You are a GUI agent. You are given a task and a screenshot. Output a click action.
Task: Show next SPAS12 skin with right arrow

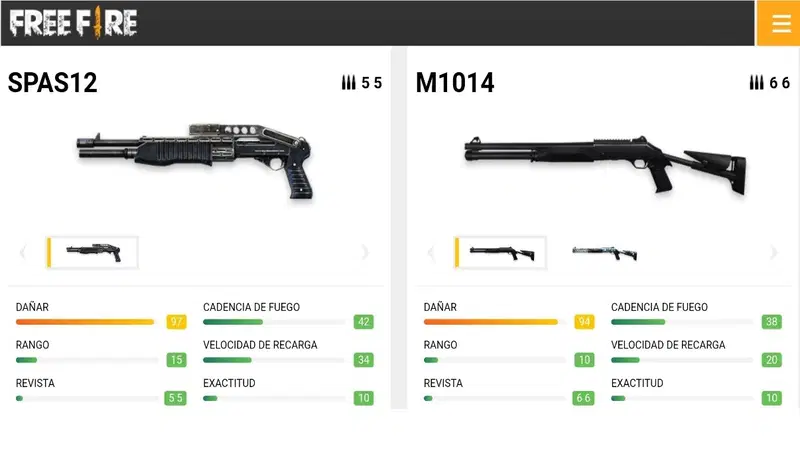click(x=365, y=253)
